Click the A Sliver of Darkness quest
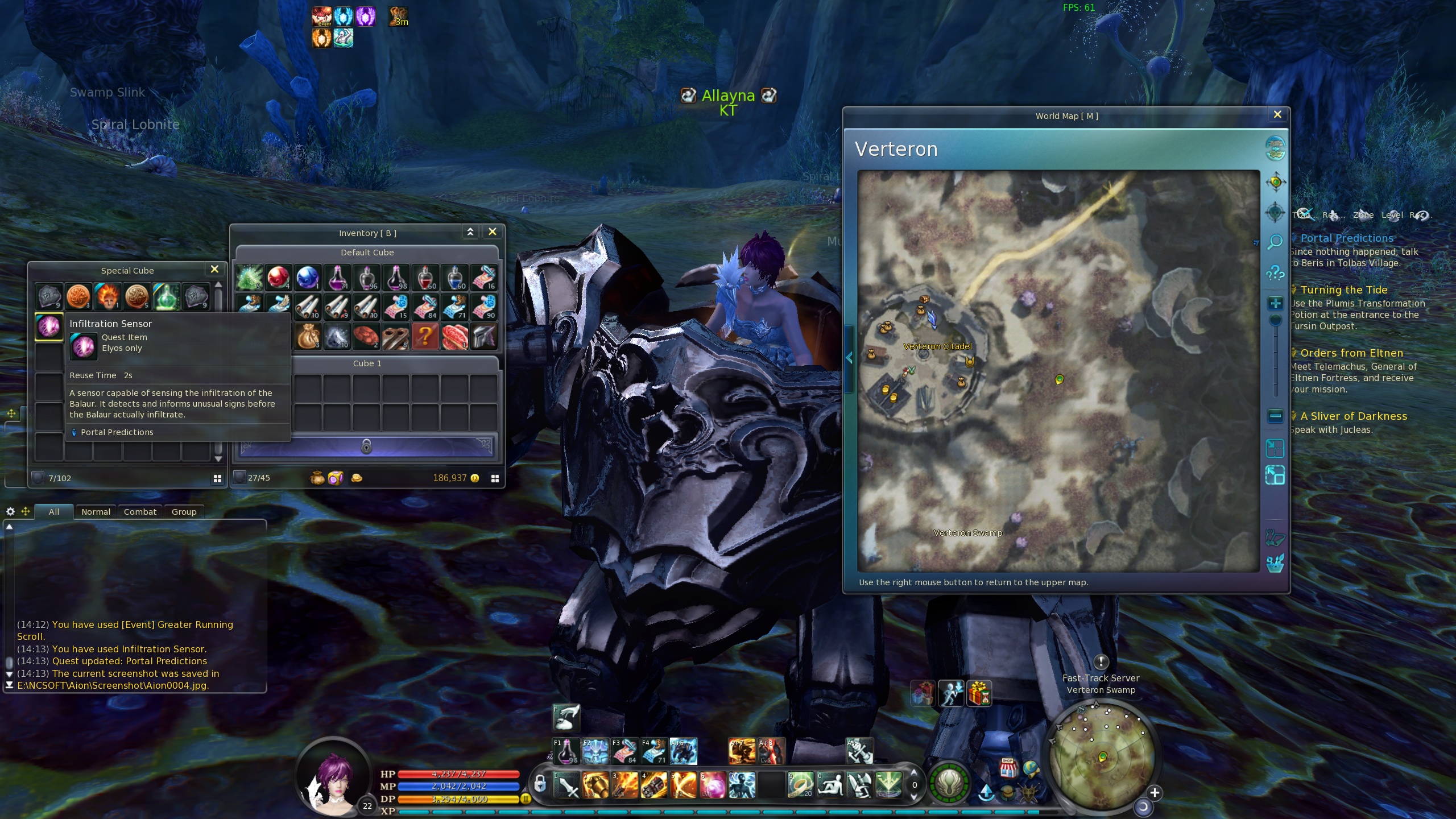1456x819 pixels. click(x=1354, y=416)
